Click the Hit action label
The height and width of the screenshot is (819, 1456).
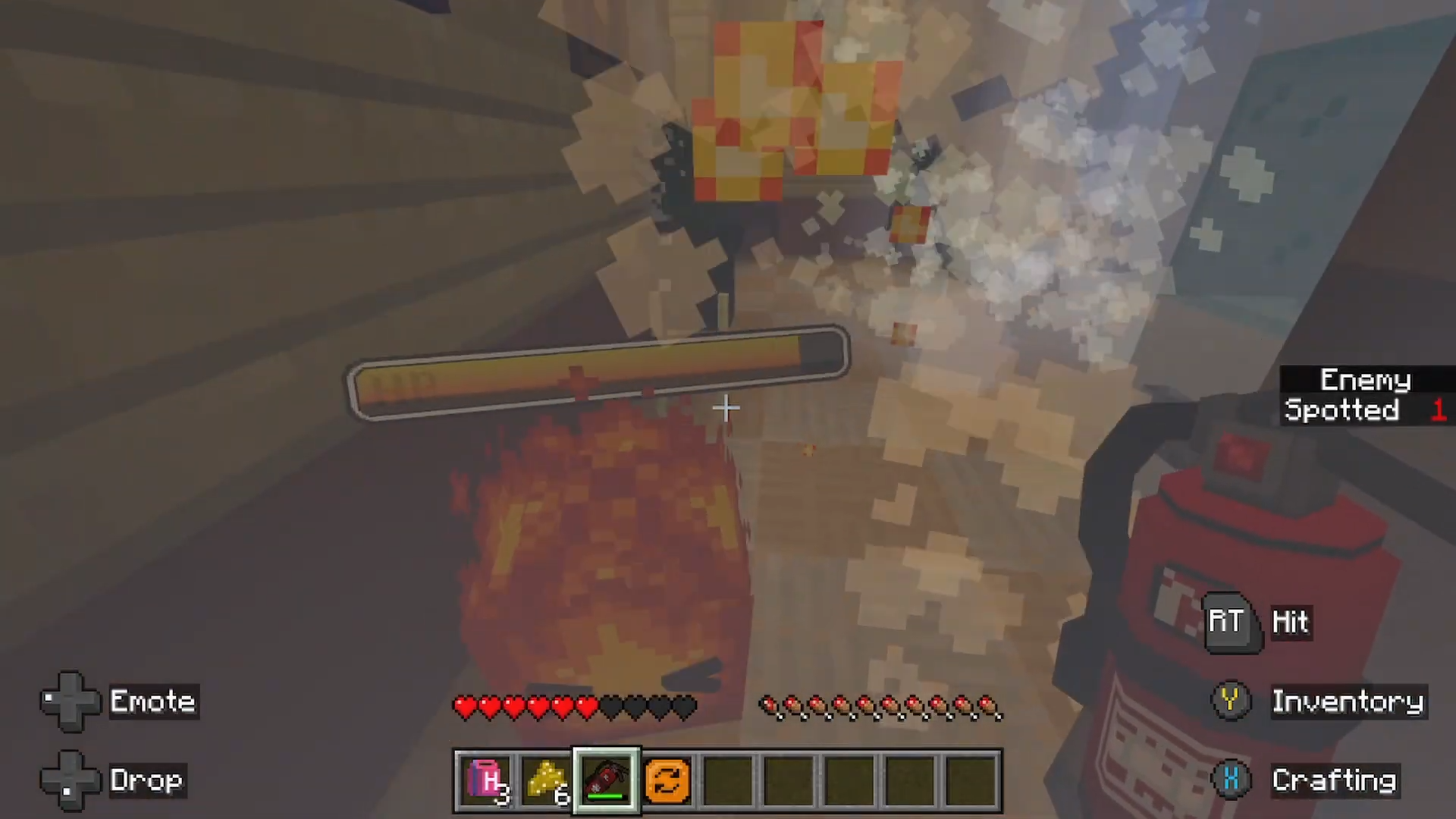coord(1291,622)
